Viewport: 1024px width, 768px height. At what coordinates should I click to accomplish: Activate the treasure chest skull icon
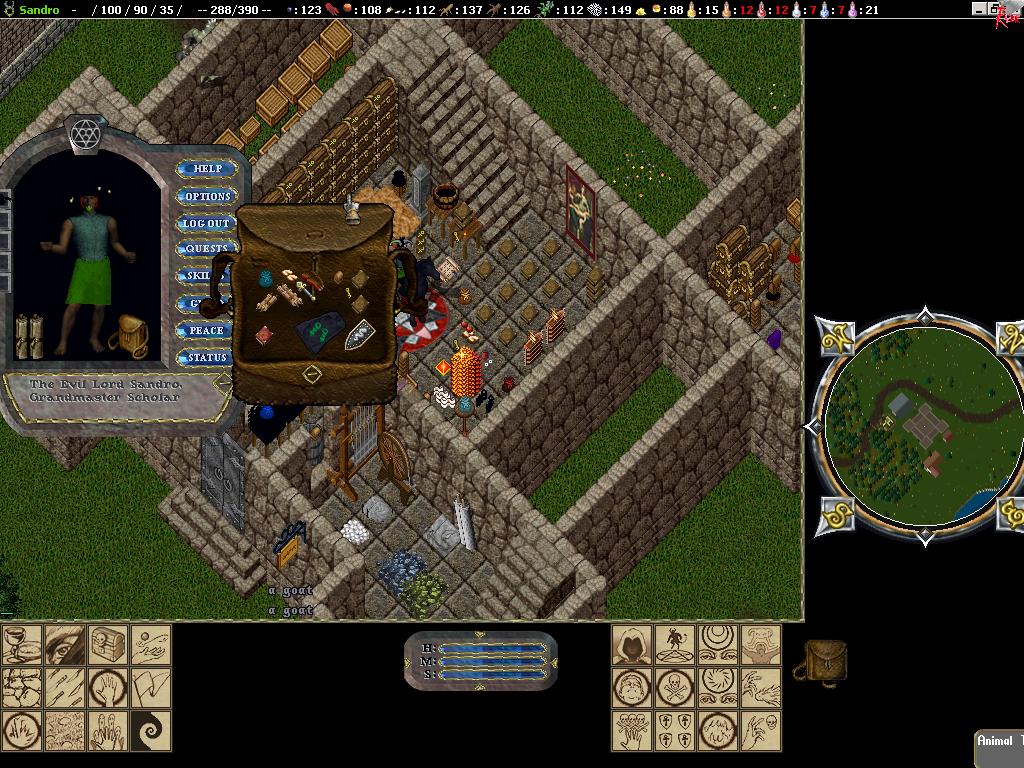108,645
